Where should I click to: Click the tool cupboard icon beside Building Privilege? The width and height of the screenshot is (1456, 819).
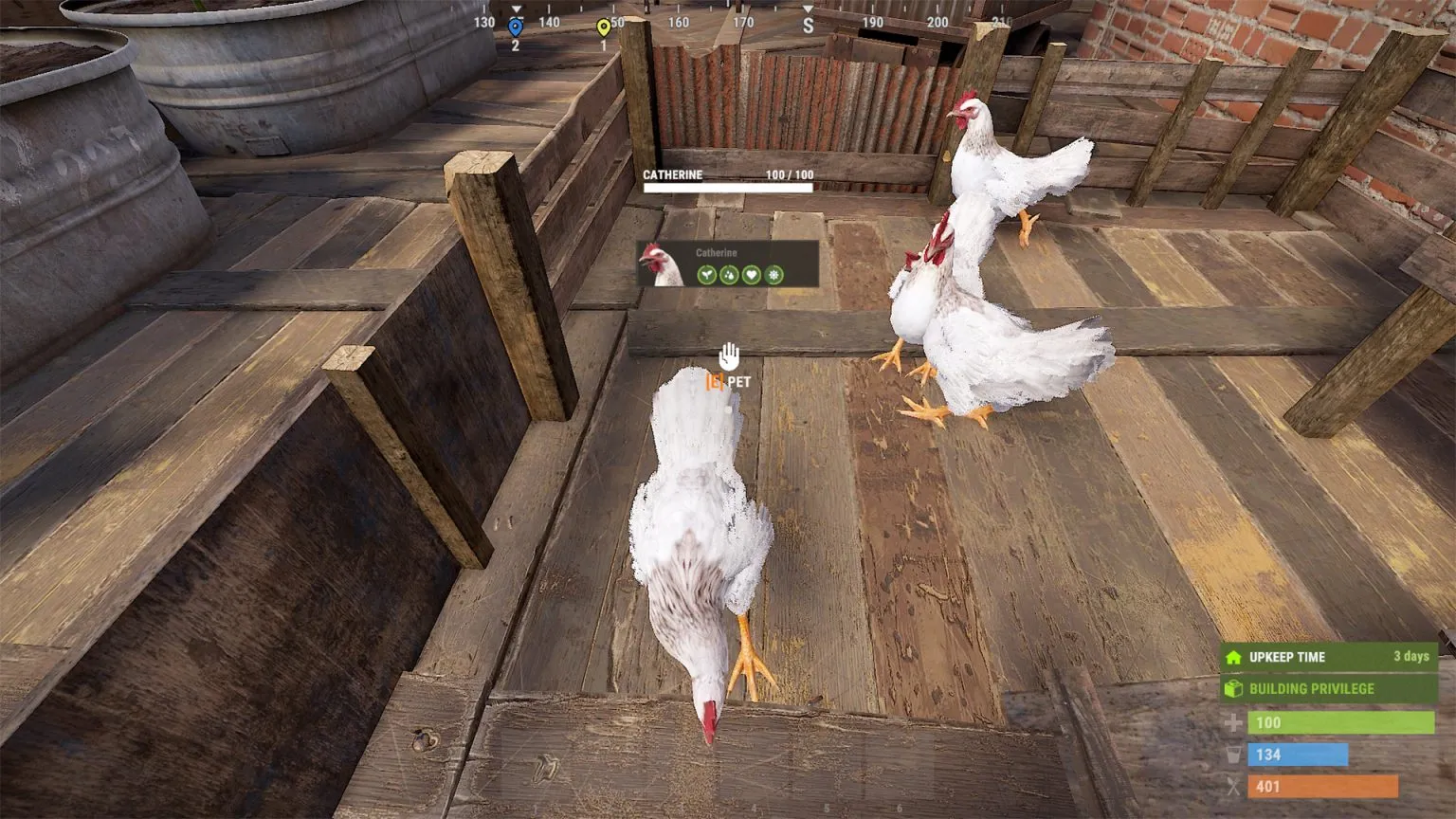[x=1233, y=689]
